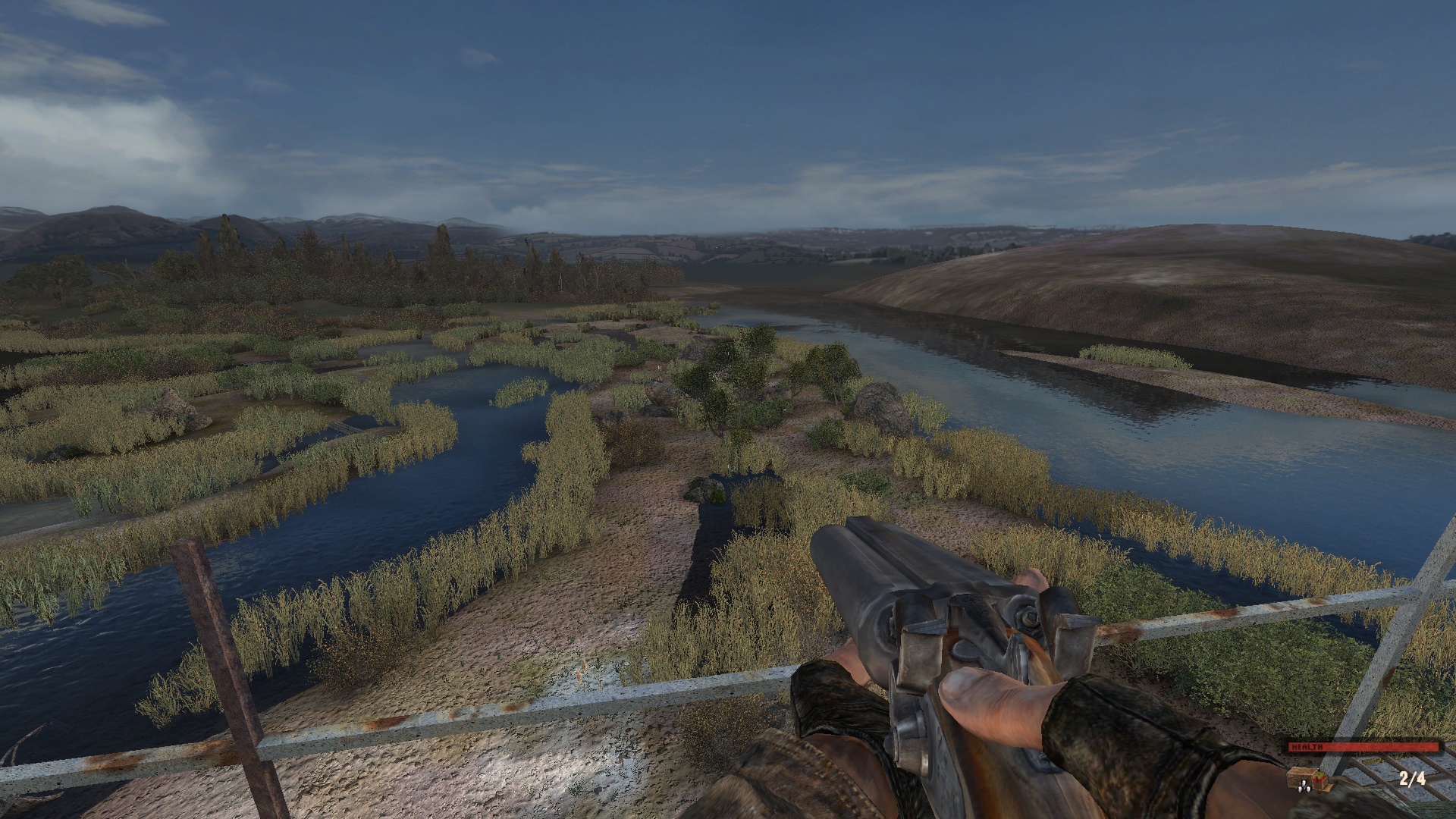The height and width of the screenshot is (819, 1456).
Task: Click the HEALTH bar label
Action: tap(1309, 746)
